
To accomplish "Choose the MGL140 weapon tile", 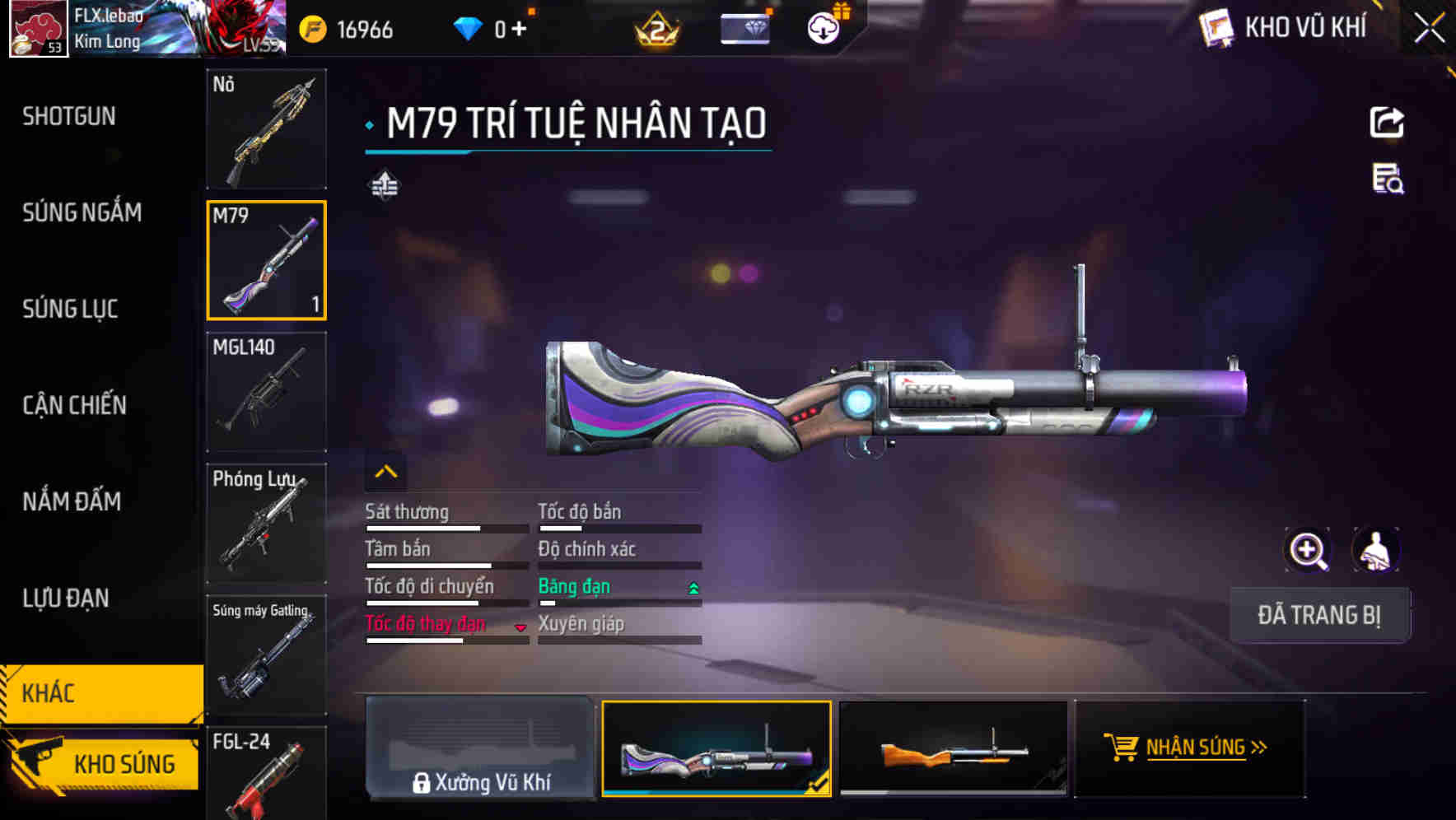I will pyautogui.click(x=266, y=392).
